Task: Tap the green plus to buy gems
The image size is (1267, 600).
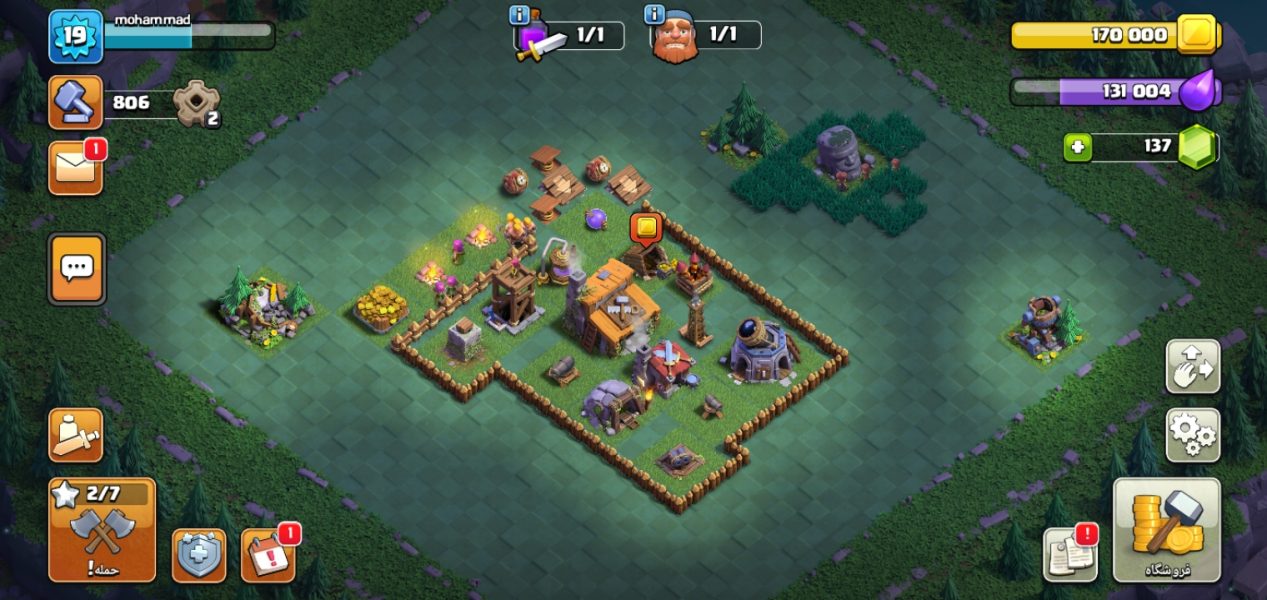Action: [1077, 147]
